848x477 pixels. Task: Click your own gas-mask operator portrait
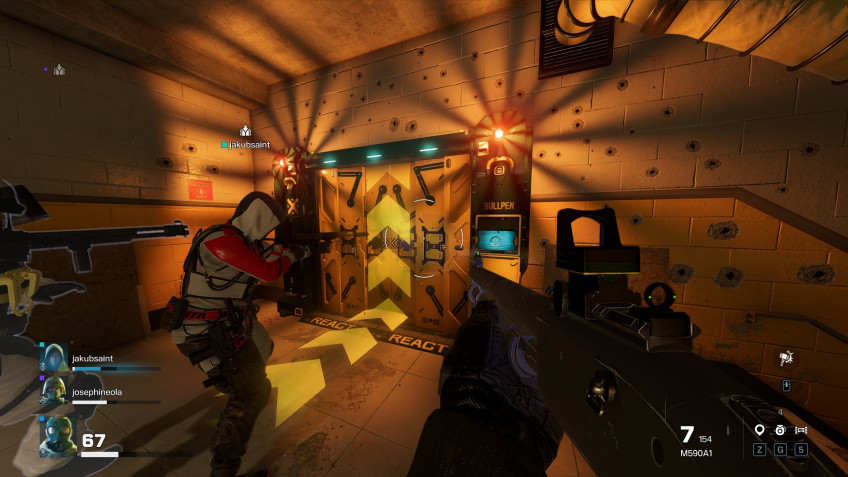point(56,436)
